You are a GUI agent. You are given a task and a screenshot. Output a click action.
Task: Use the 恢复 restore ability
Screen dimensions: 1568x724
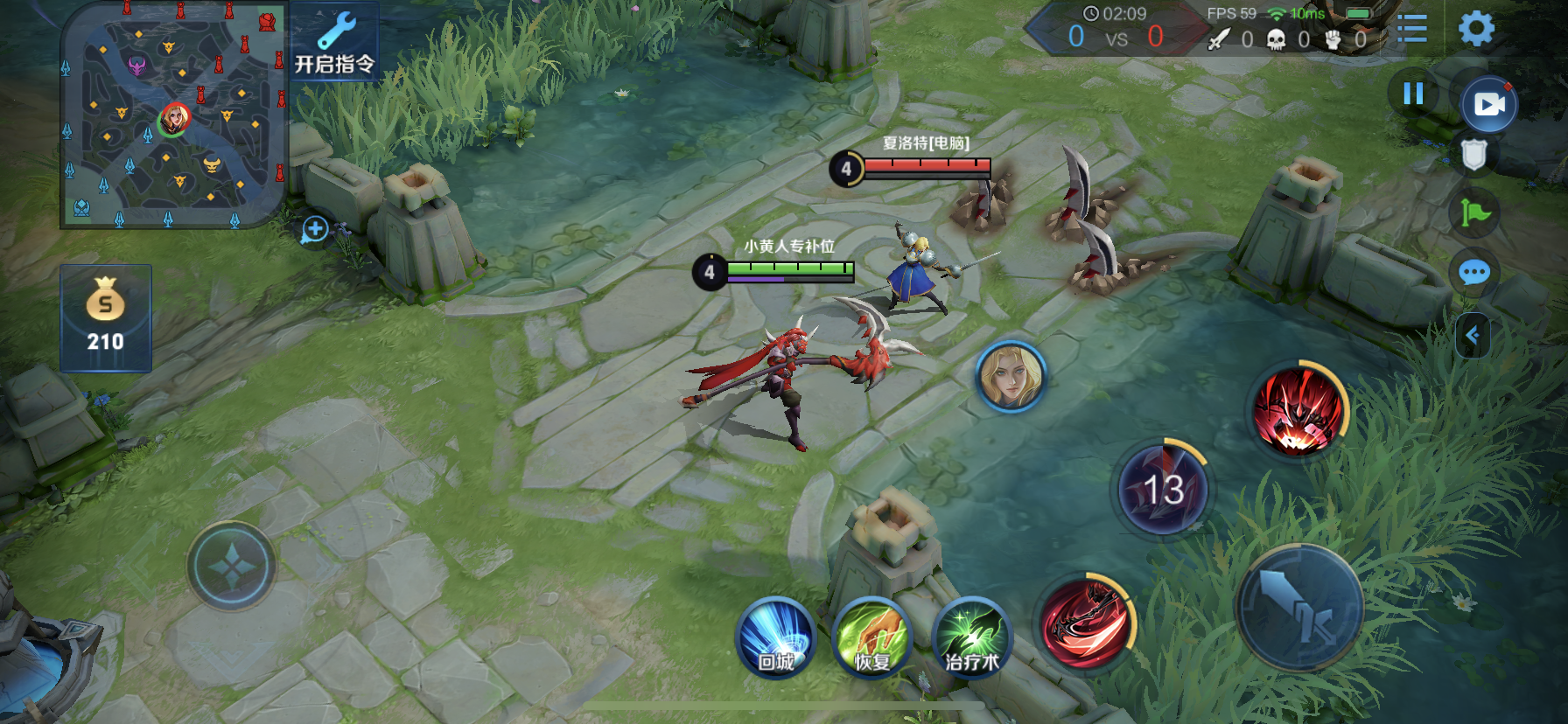871,638
